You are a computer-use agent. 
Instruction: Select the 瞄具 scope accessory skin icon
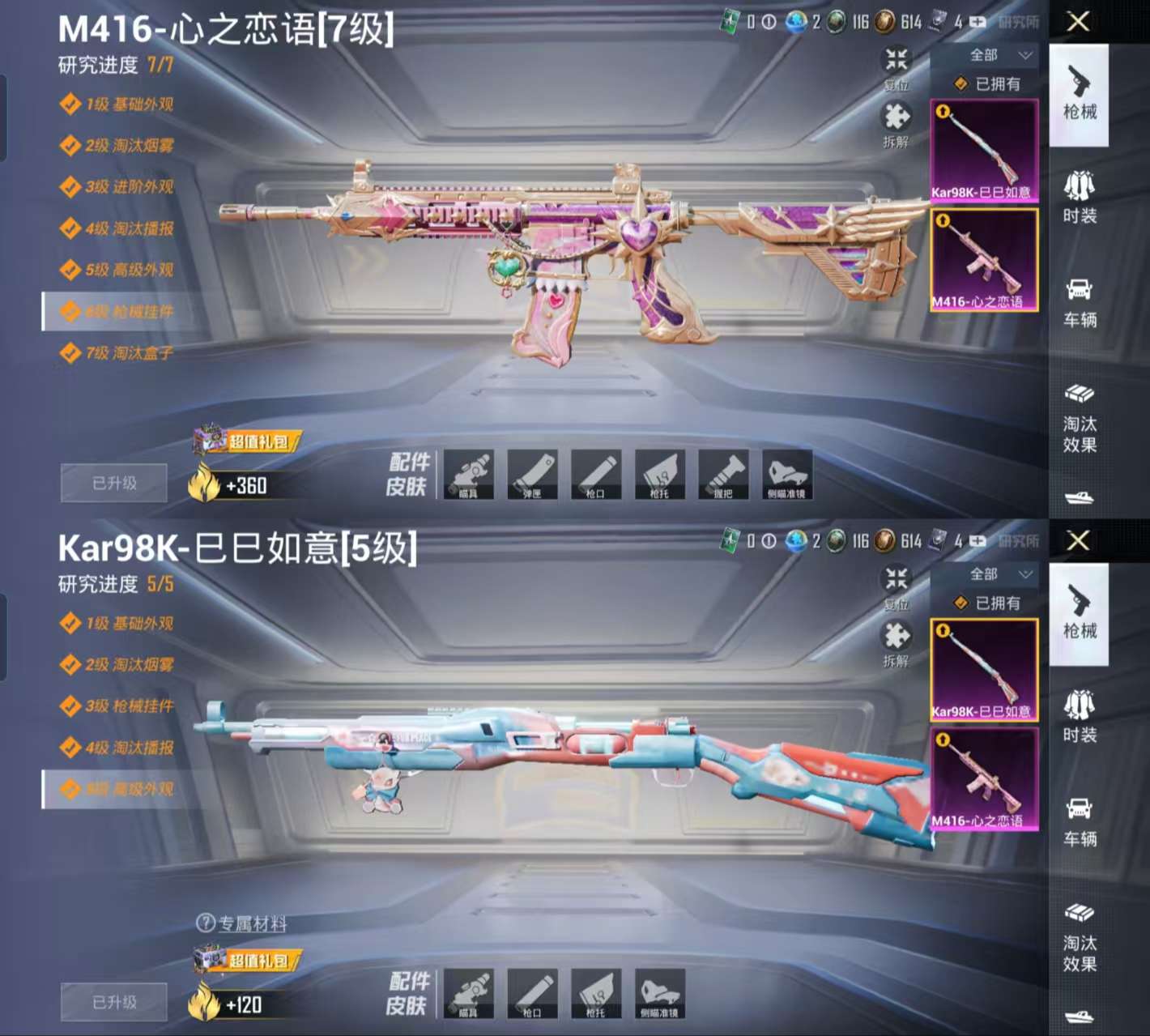(x=470, y=476)
